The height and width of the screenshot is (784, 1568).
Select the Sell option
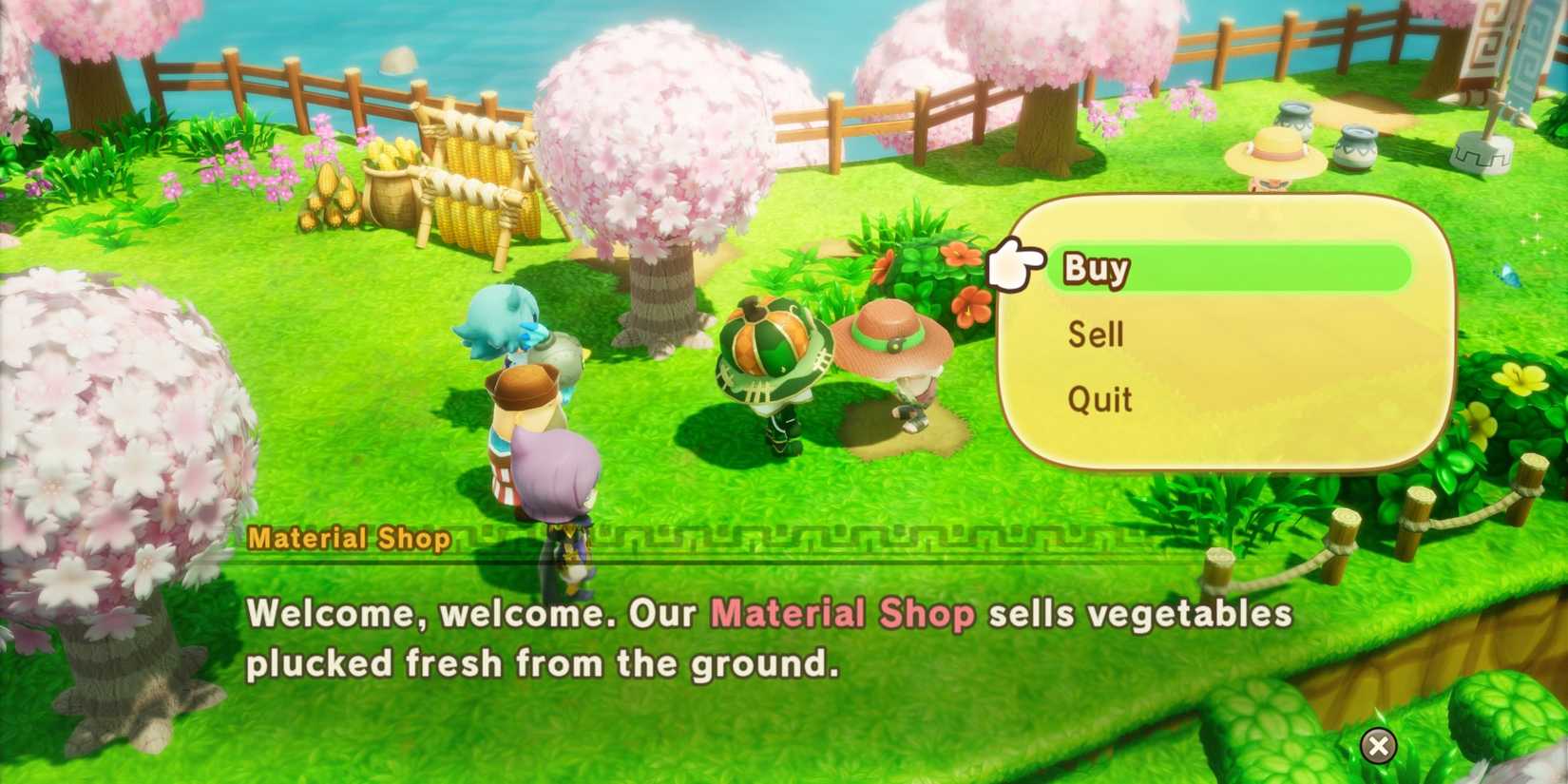pos(1095,334)
